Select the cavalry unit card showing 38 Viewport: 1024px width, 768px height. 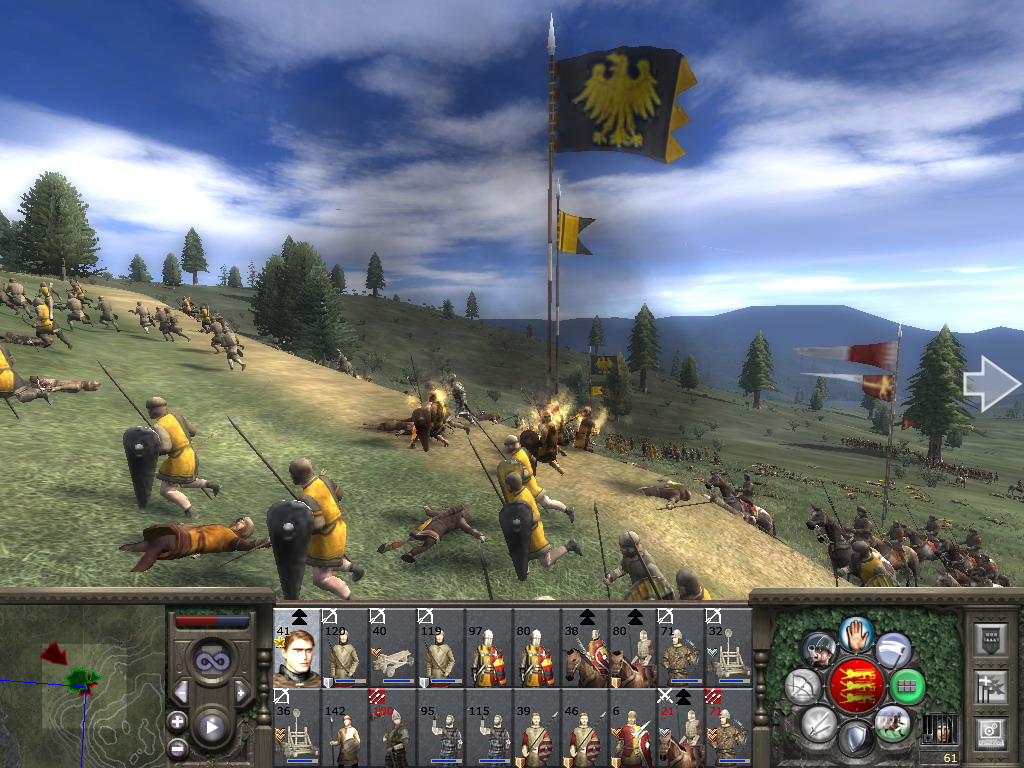click(585, 648)
